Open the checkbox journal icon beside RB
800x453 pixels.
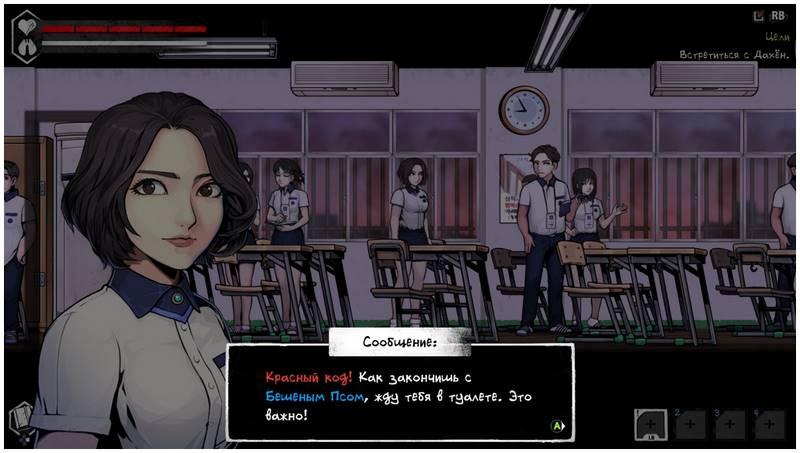(758, 16)
